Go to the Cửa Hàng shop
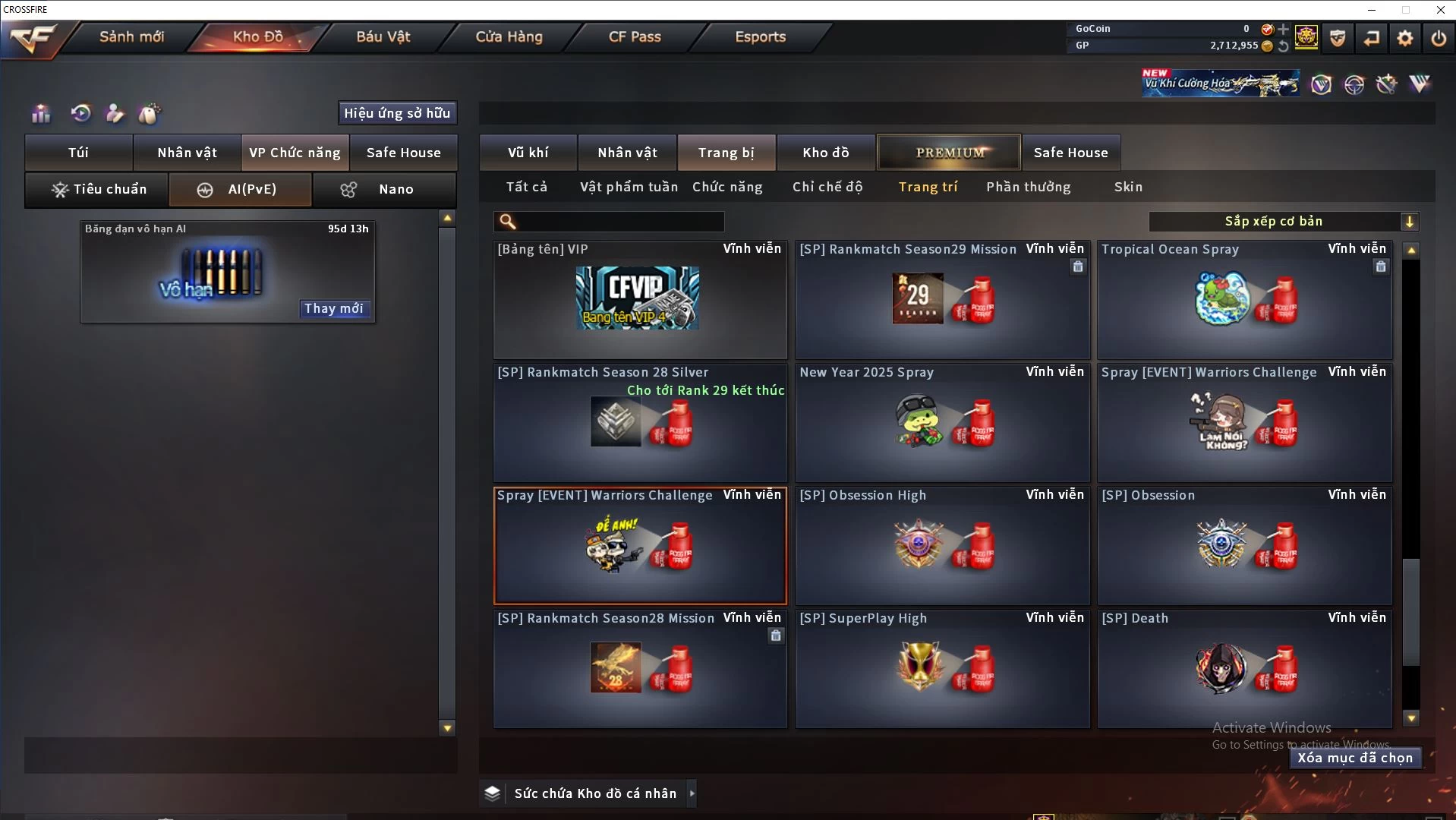1456x820 pixels. click(x=509, y=36)
